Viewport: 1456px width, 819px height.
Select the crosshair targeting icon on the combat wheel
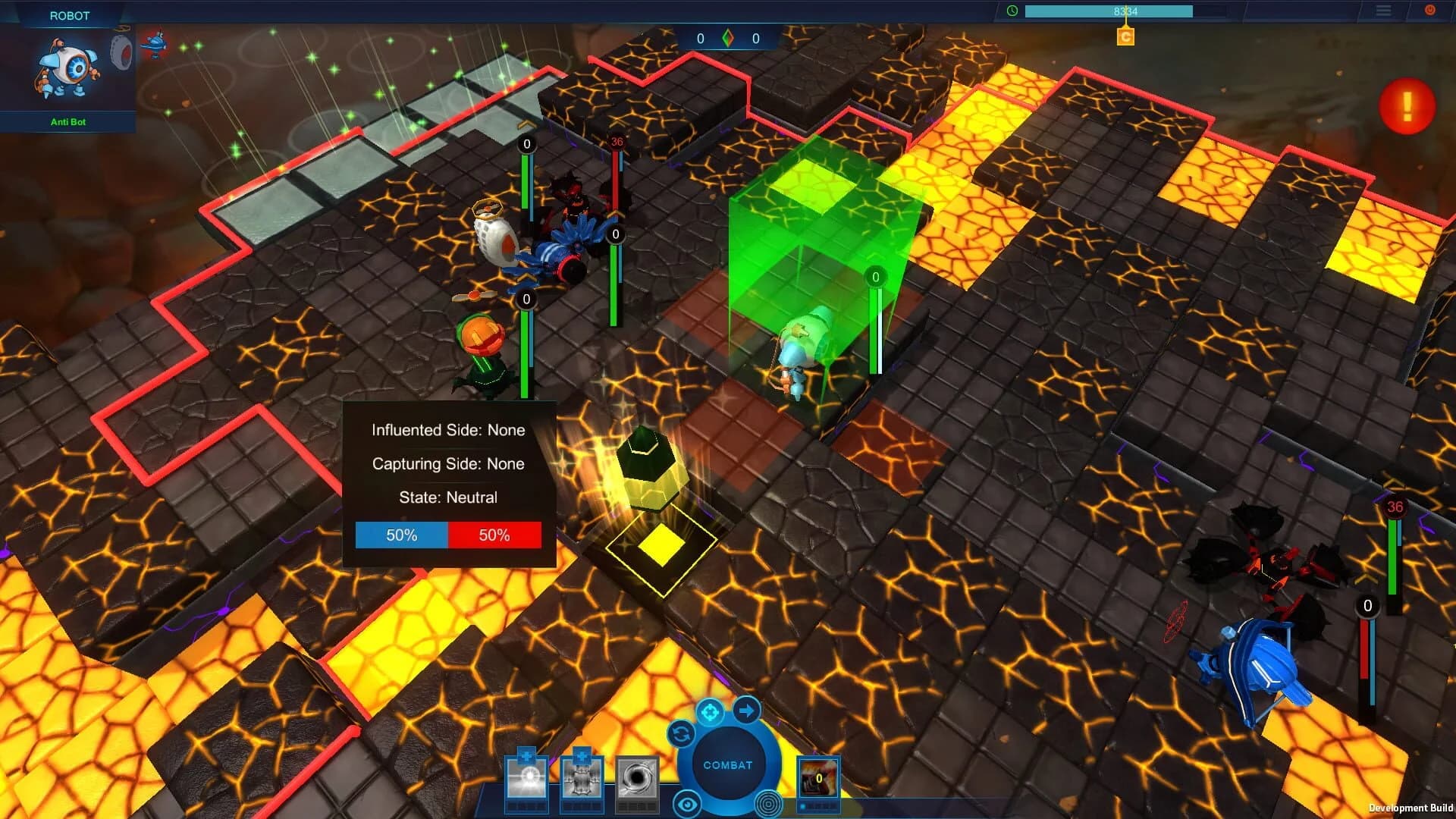tap(710, 712)
